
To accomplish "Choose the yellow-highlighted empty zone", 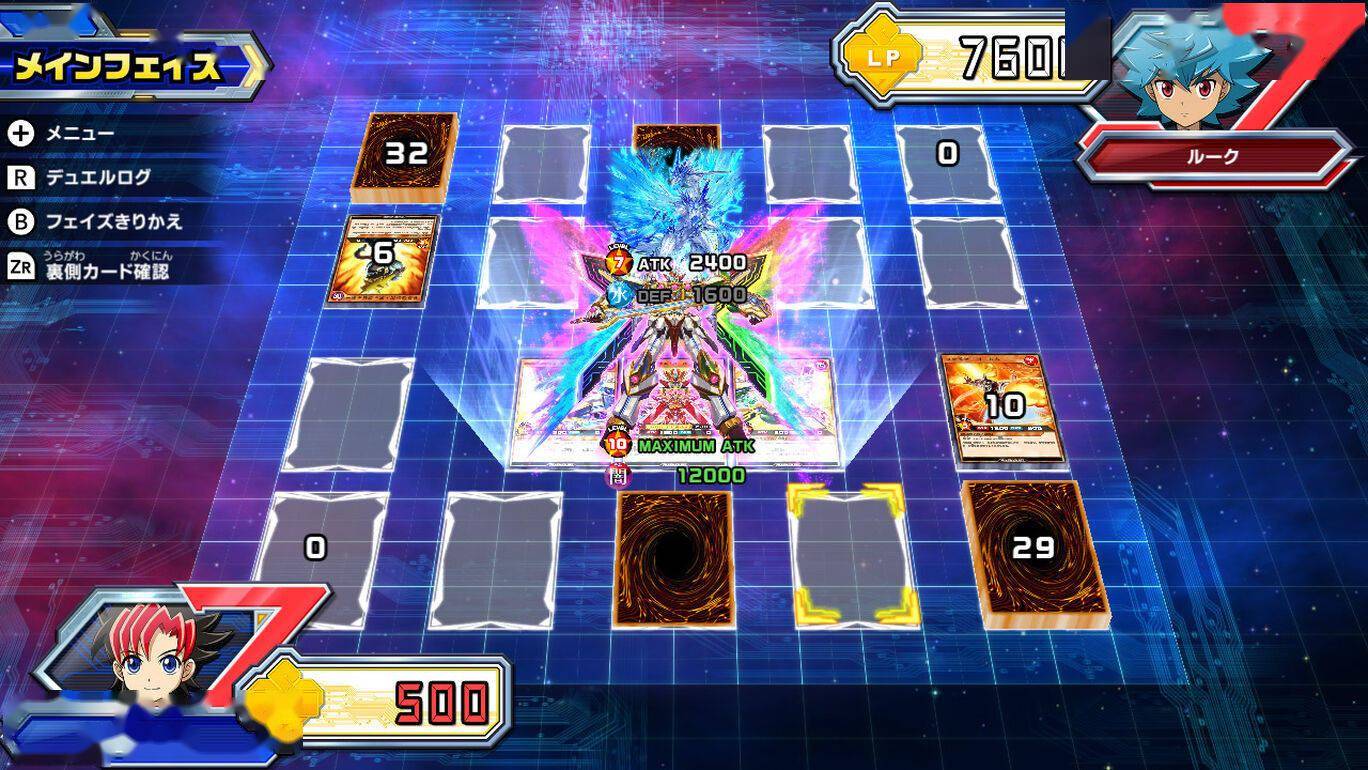I will tap(852, 556).
